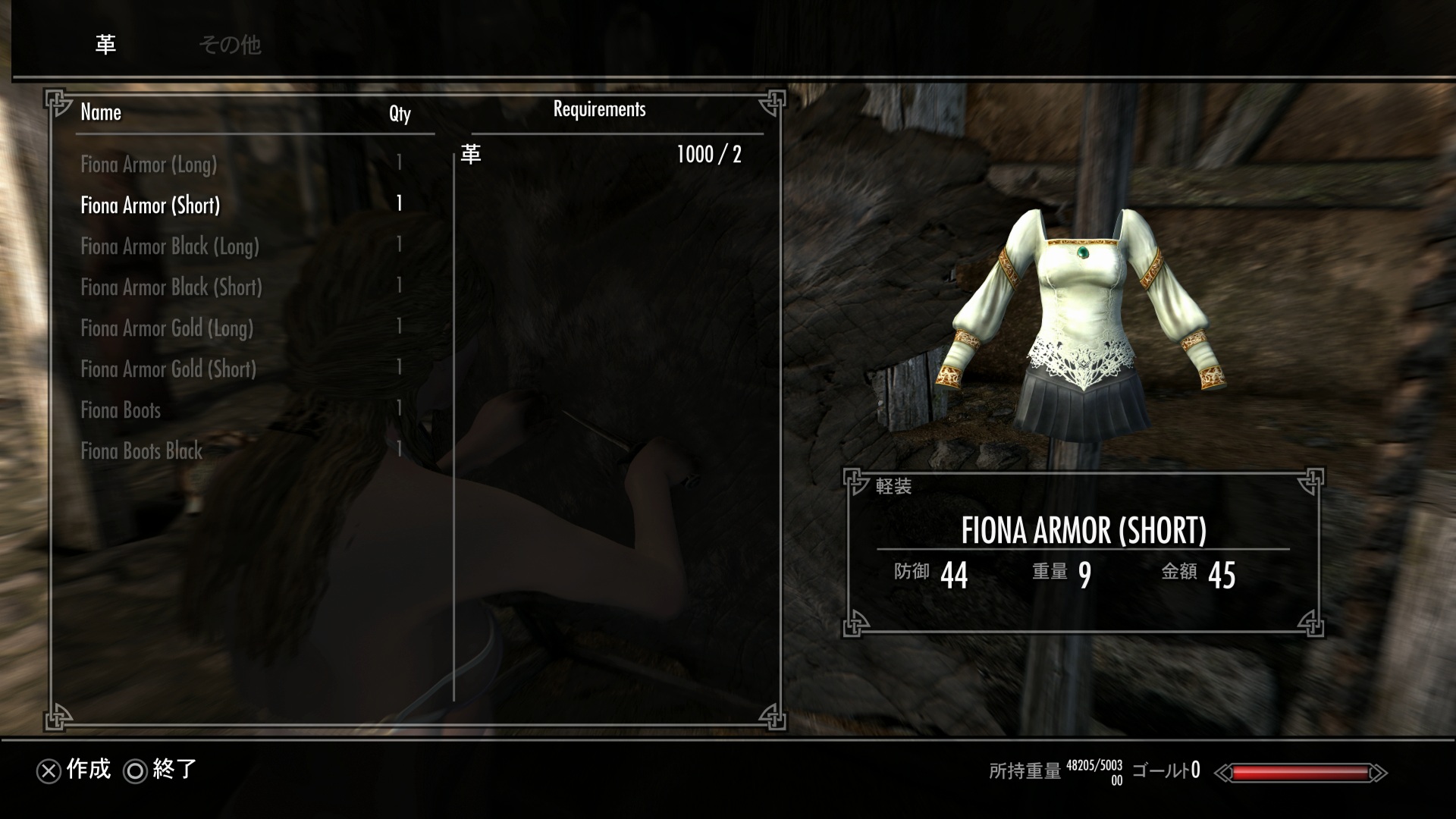Click the Qty column header
This screenshot has width=1456, height=819.
pos(400,114)
